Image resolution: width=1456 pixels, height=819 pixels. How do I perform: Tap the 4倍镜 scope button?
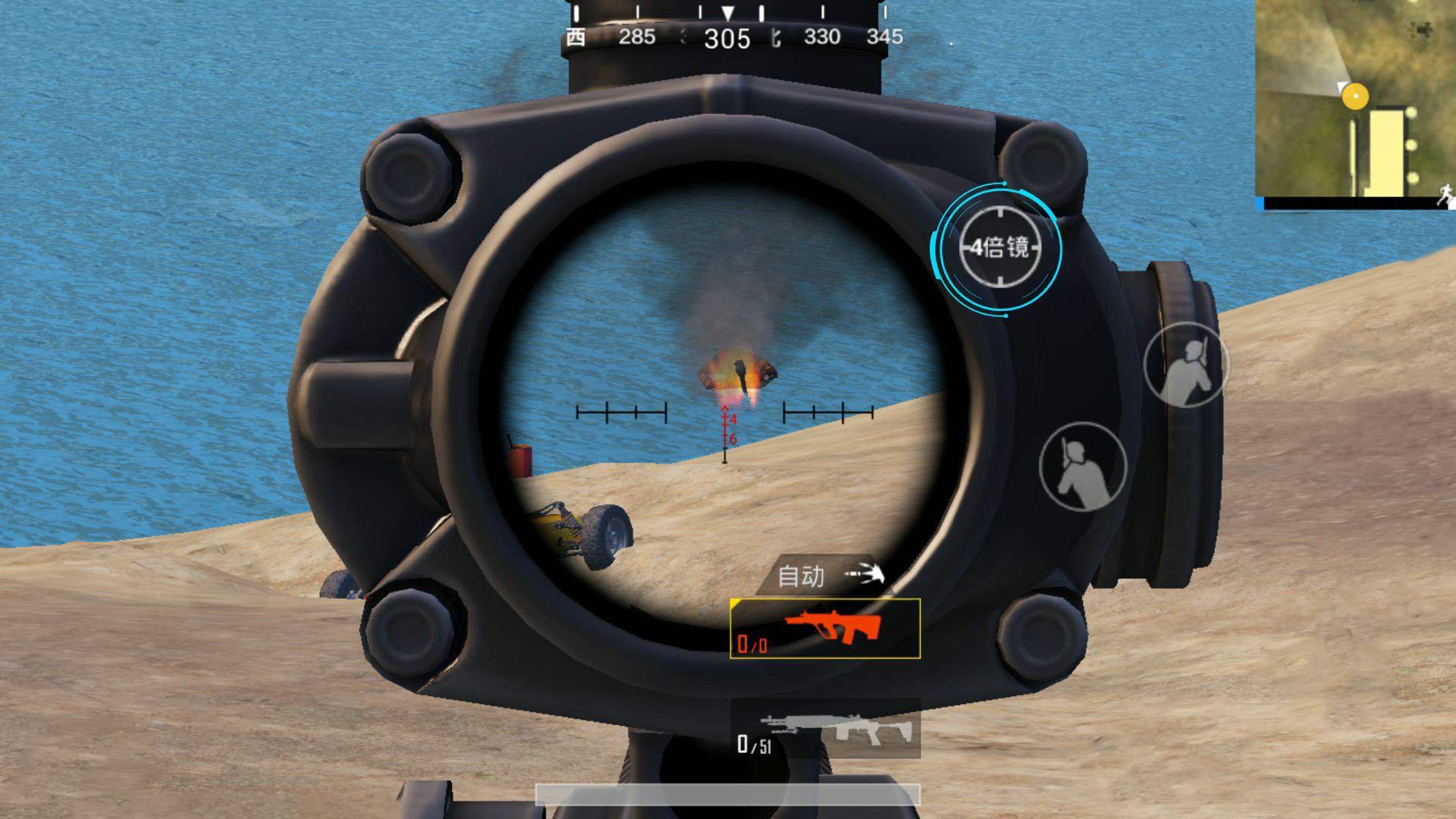coord(998,248)
